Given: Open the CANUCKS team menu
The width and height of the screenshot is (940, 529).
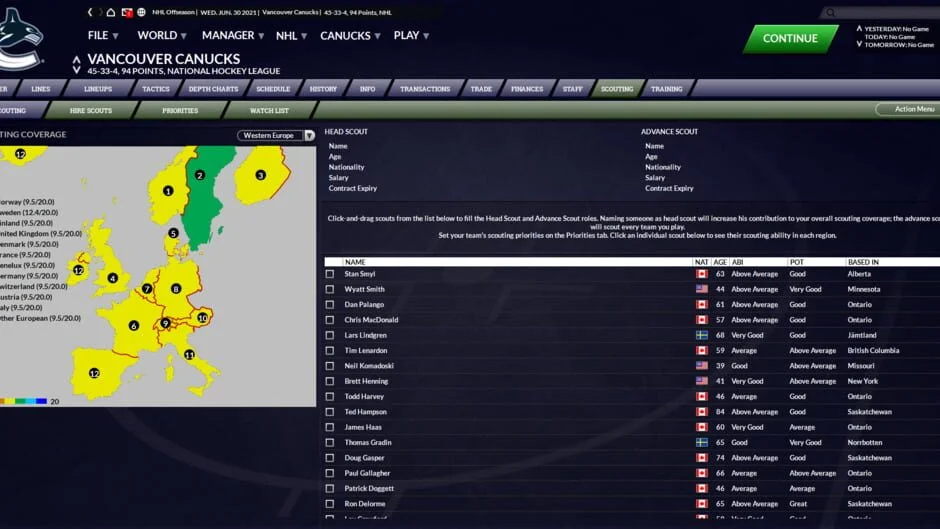Looking at the screenshot, I should click(x=350, y=36).
